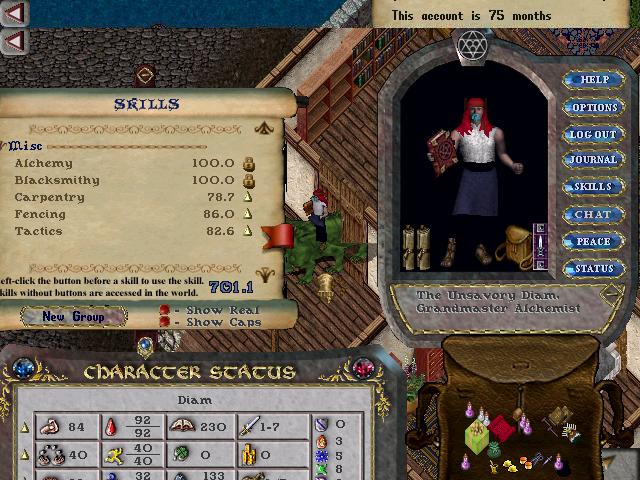Image resolution: width=640 pixels, height=480 pixels.
Task: Click the red spellbook held by character
Action: [439, 154]
